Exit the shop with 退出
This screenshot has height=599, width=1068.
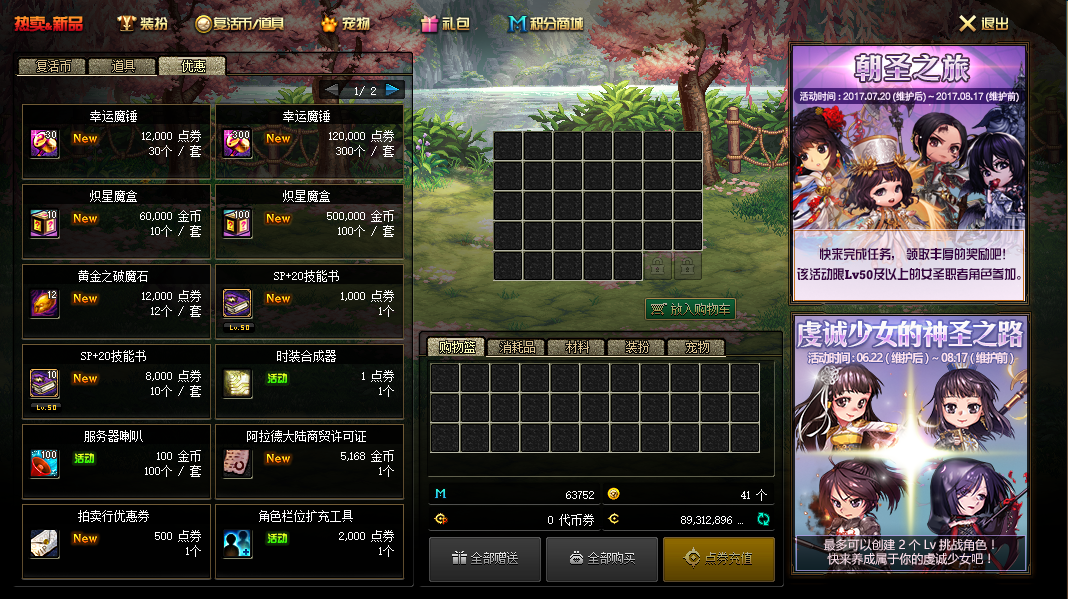tap(984, 23)
